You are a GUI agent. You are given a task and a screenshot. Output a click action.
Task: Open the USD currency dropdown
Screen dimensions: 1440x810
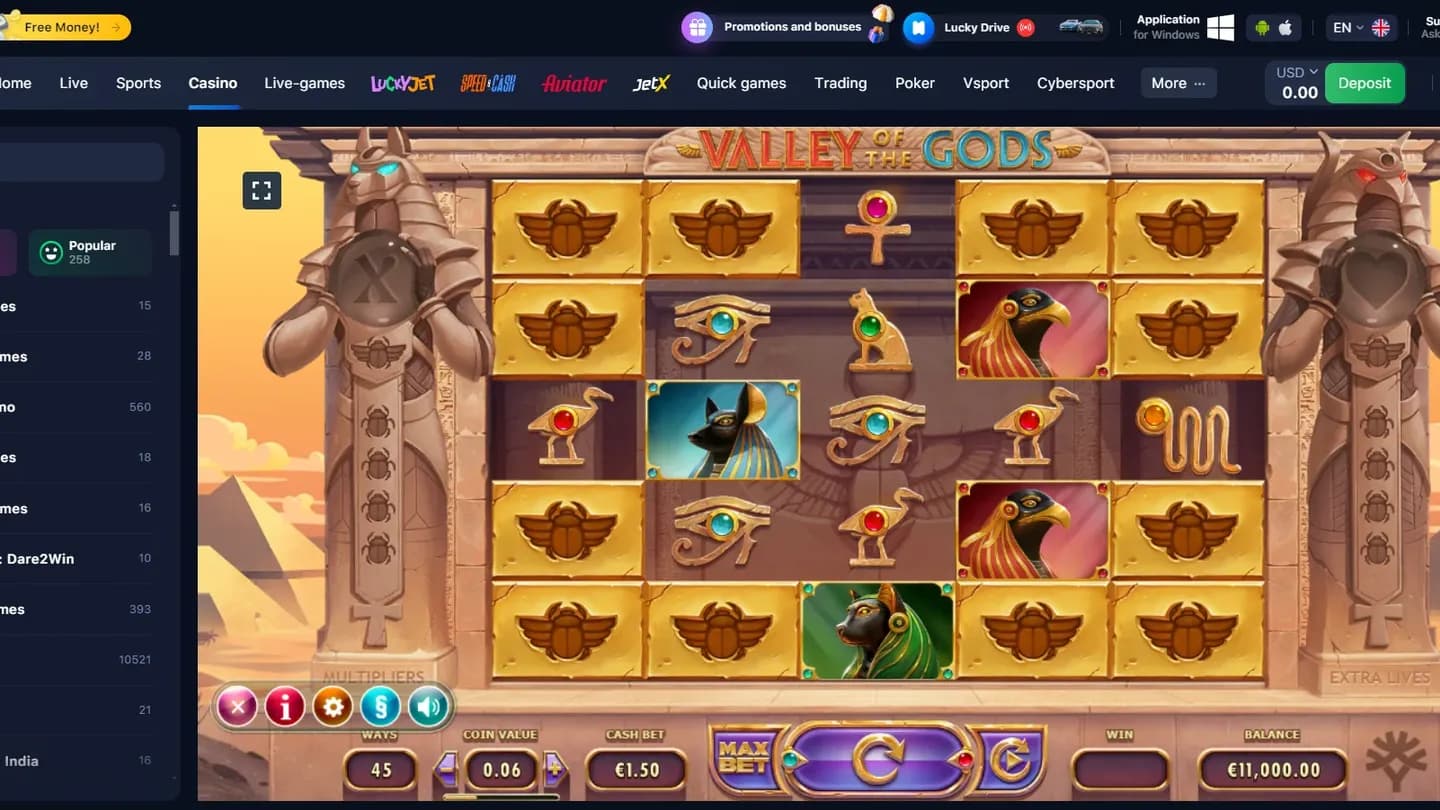click(1294, 71)
